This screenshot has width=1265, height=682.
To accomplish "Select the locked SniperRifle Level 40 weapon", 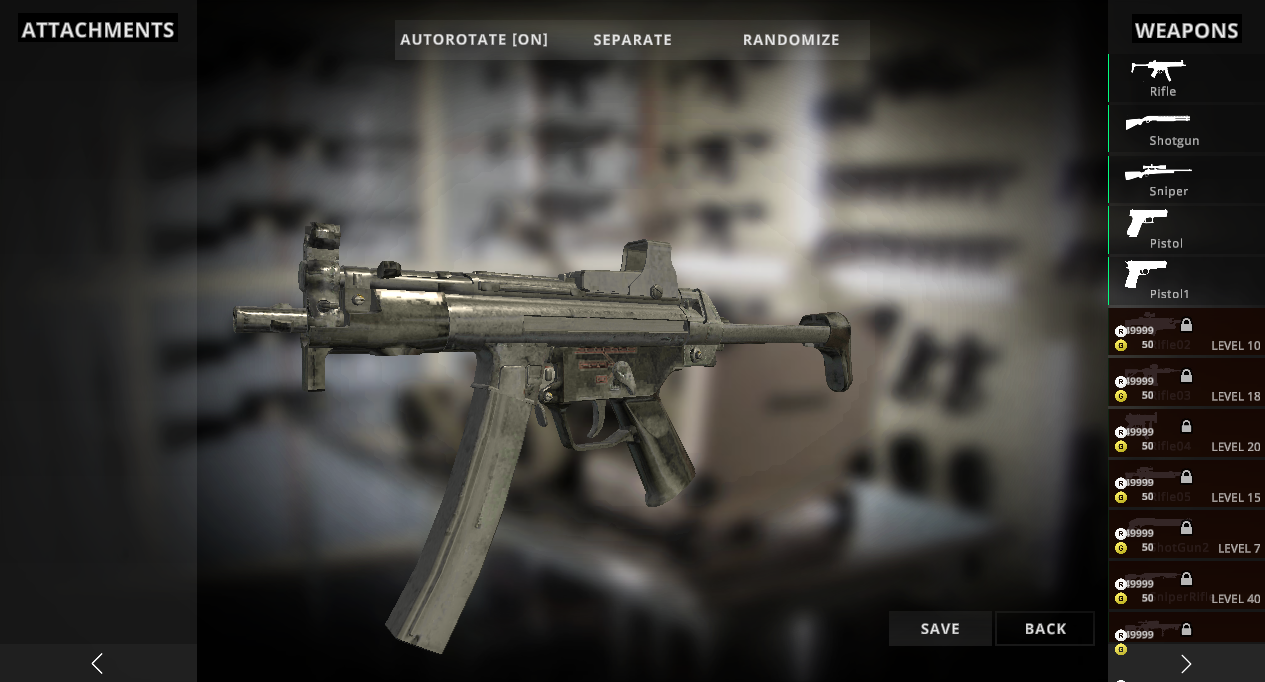I will tap(1186, 588).
